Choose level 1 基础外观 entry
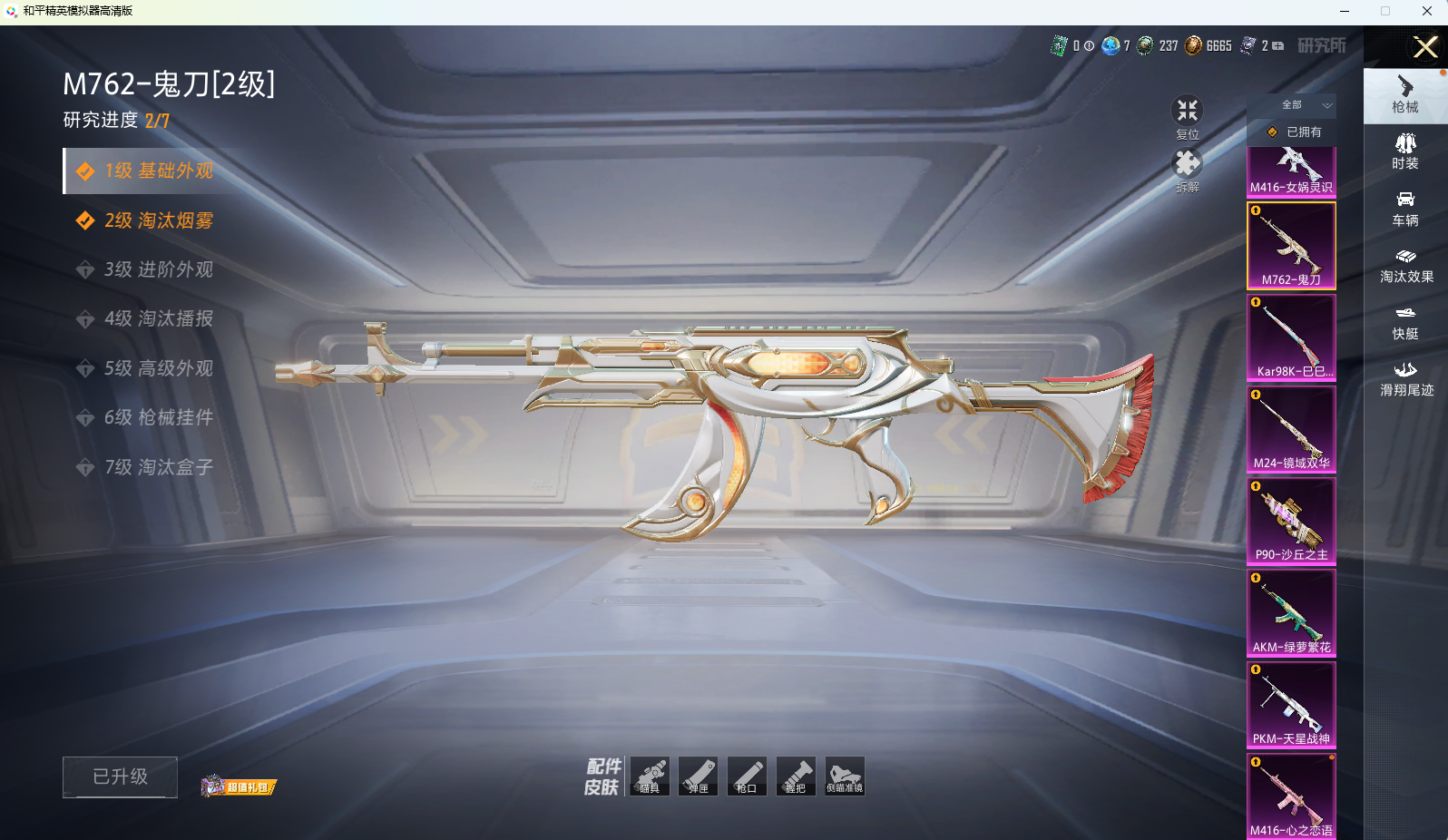Image resolution: width=1448 pixels, height=840 pixels. pyautogui.click(x=159, y=171)
